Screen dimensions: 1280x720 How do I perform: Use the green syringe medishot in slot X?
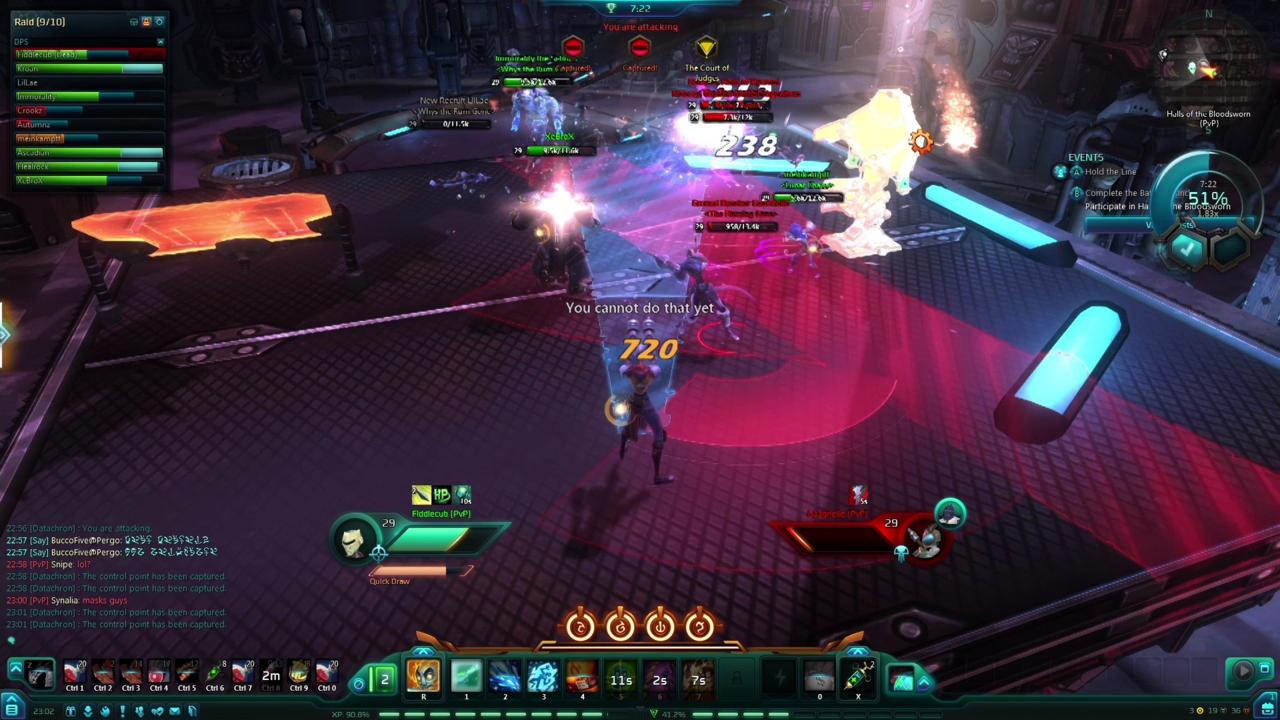coord(858,678)
